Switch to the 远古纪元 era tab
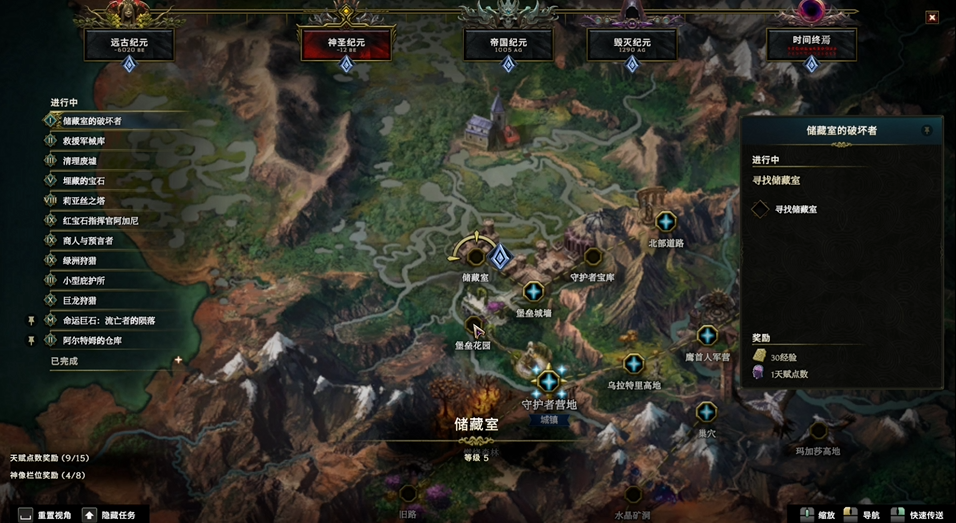 128,44
